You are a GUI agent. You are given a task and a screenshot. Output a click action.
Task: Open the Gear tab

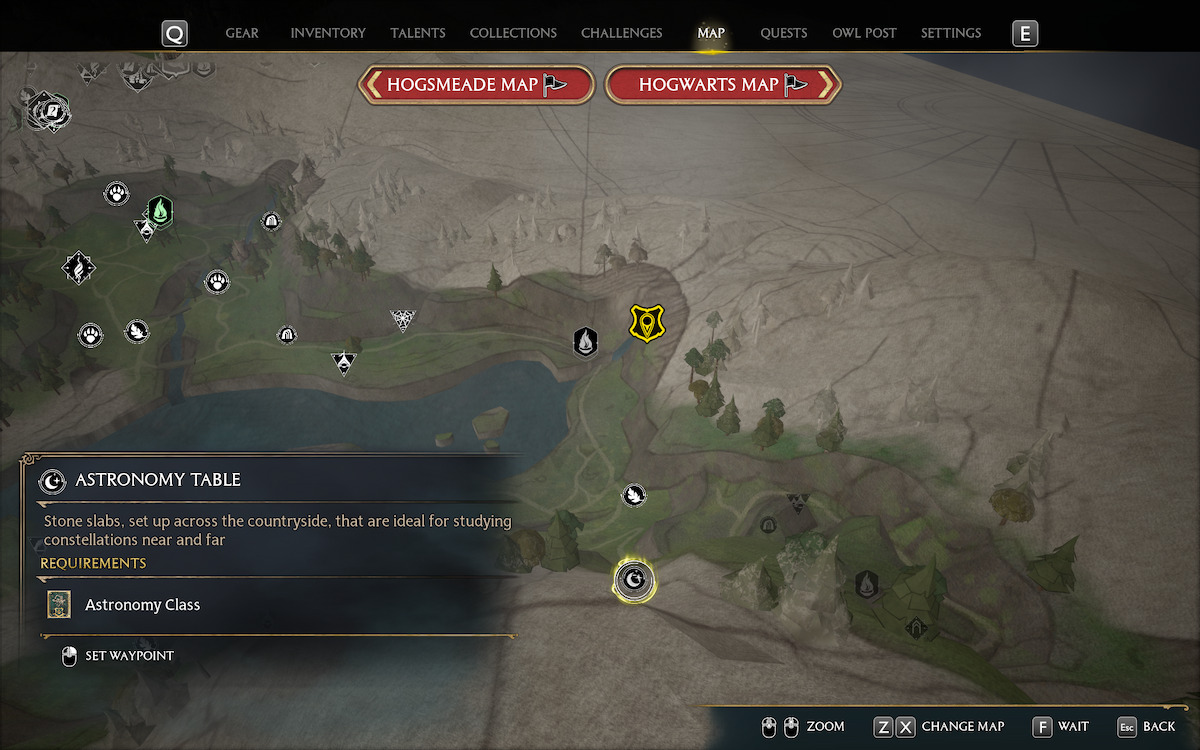point(242,33)
